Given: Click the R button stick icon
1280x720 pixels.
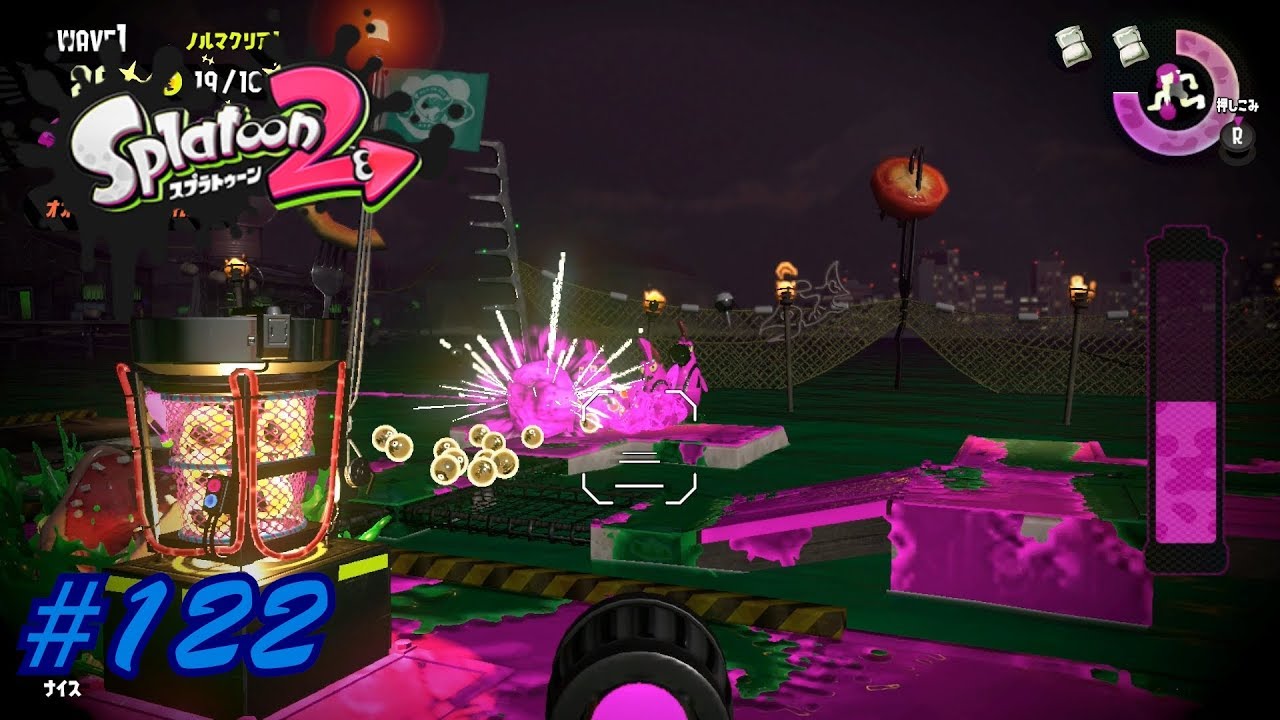Looking at the screenshot, I should click(x=1237, y=138).
